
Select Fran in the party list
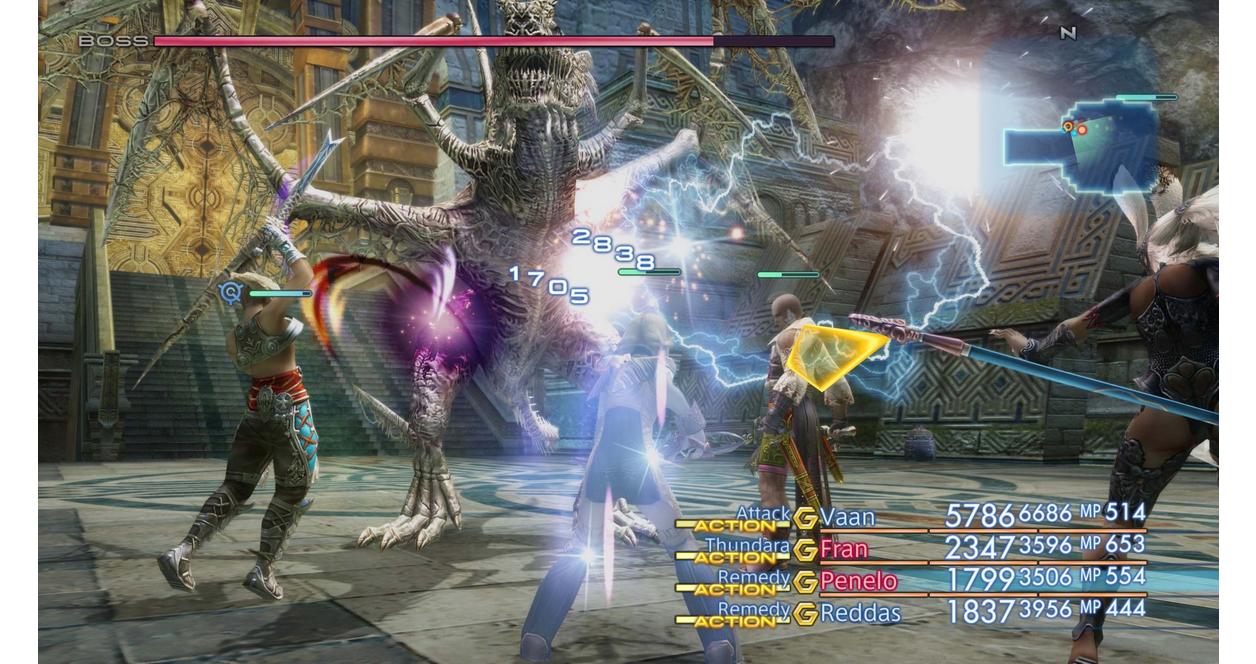[x=844, y=549]
